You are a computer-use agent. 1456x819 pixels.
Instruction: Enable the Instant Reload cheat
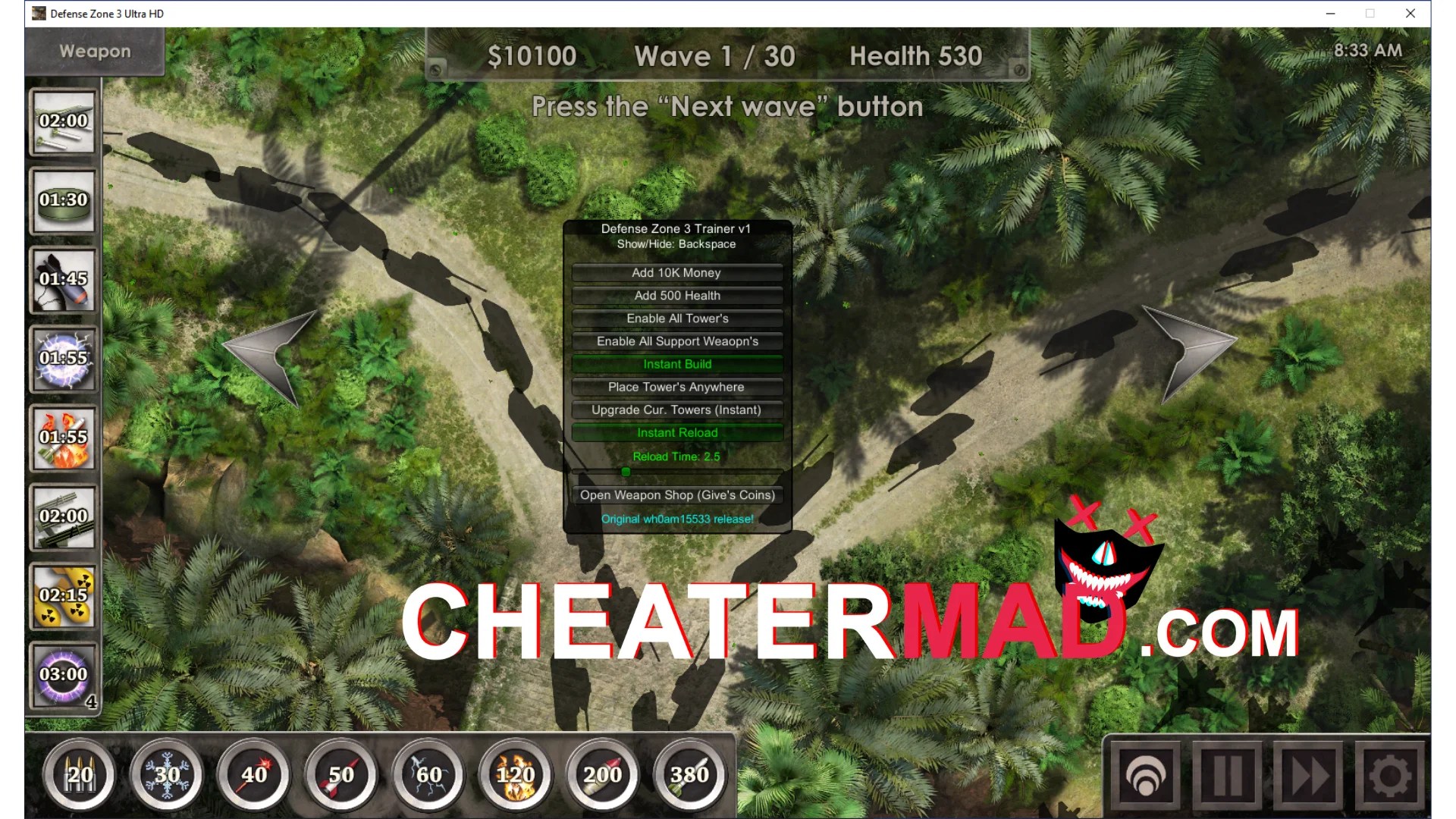click(677, 432)
